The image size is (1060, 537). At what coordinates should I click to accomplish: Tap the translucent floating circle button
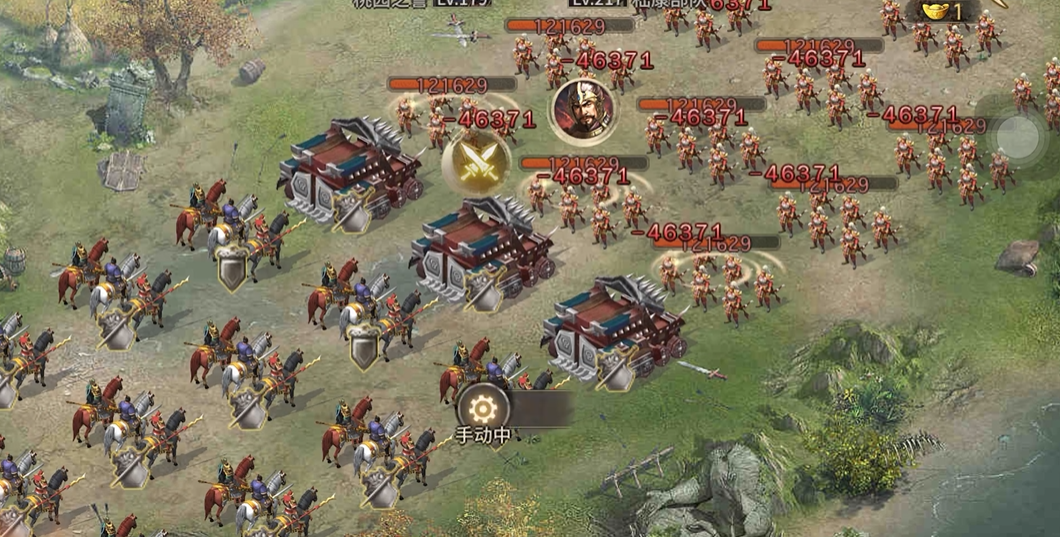click(1018, 137)
